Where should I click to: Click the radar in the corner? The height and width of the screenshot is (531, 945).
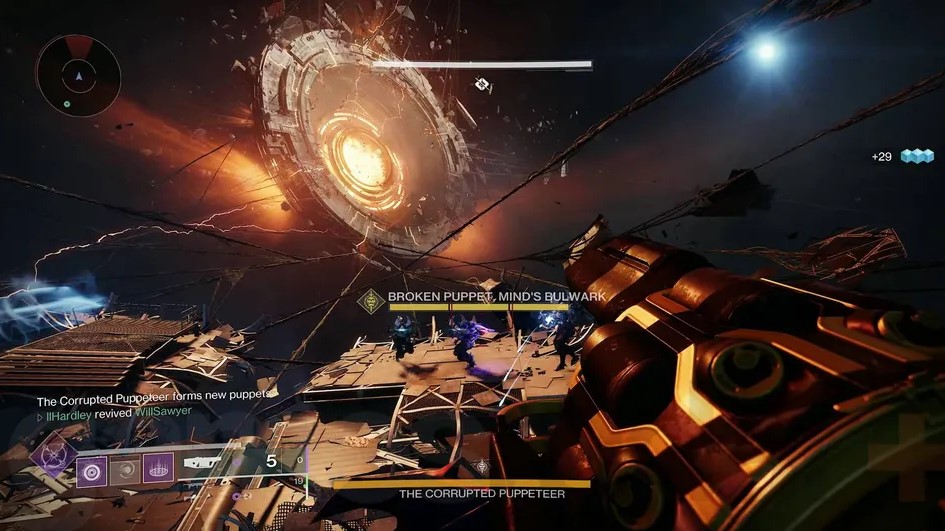tap(77, 76)
